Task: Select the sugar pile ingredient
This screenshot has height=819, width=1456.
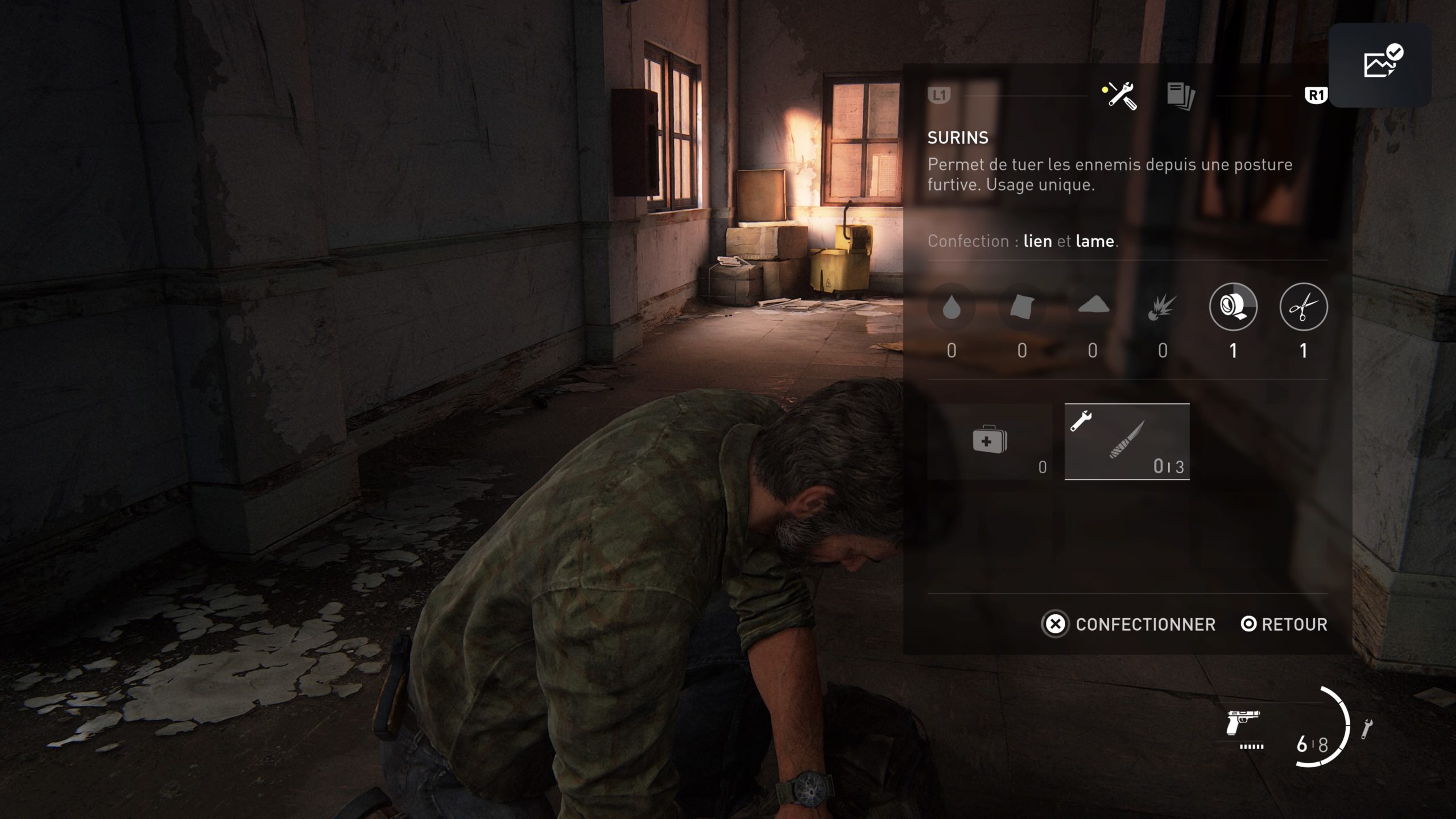Action: coord(1093,306)
